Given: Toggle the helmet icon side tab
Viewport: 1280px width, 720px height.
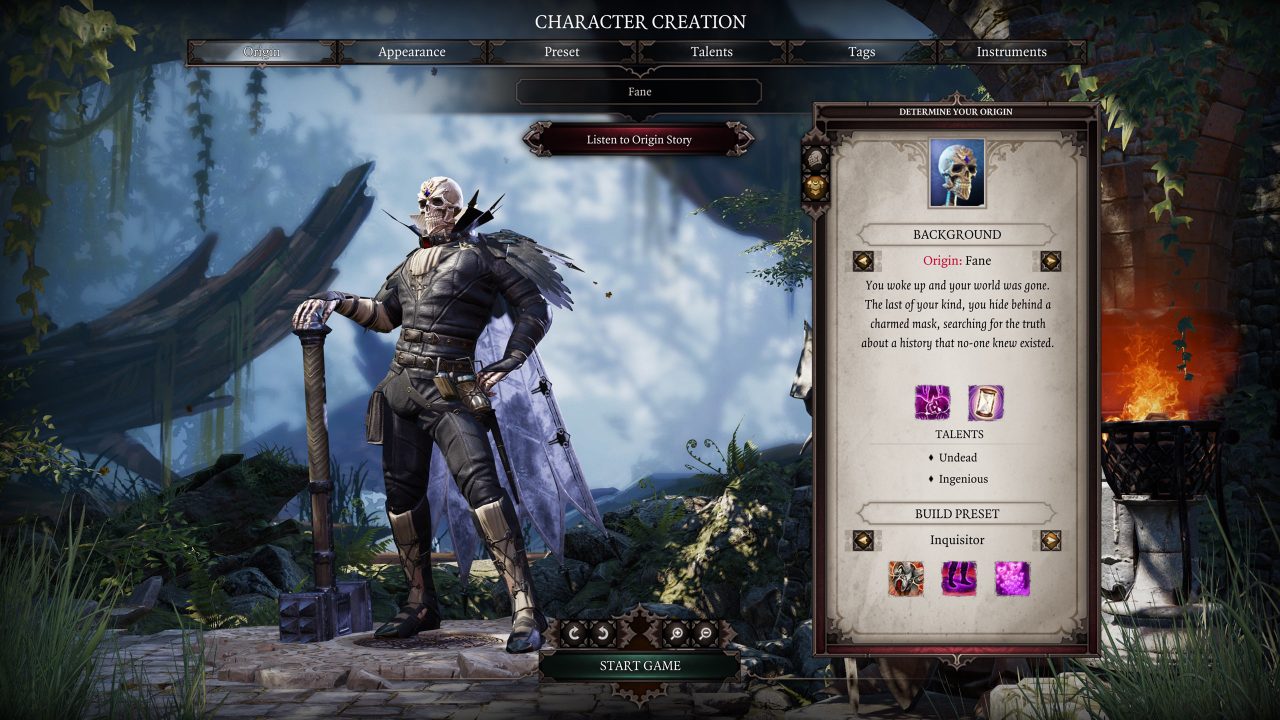Looking at the screenshot, I should (x=815, y=158).
